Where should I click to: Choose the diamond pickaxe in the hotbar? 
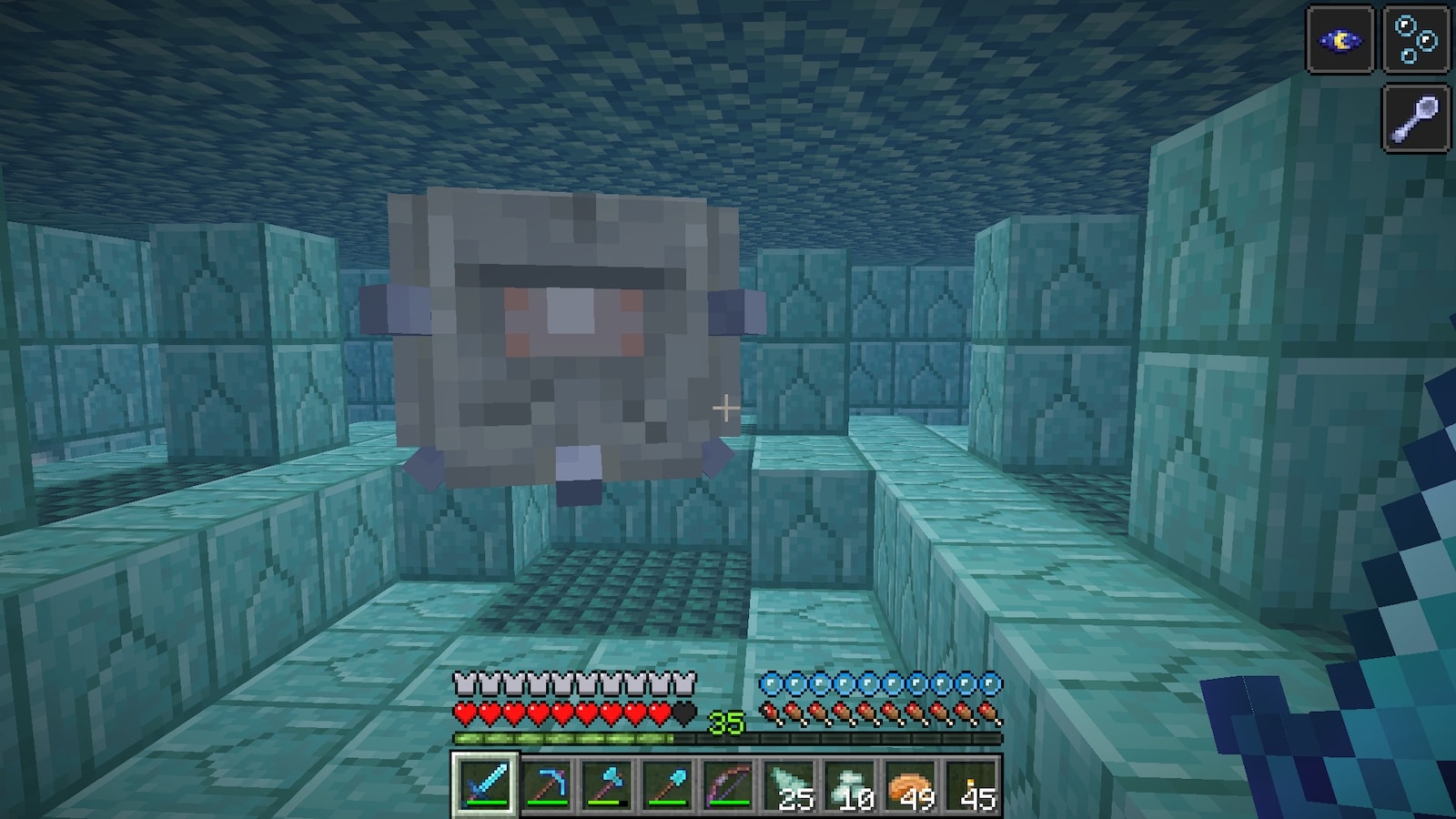[547, 784]
